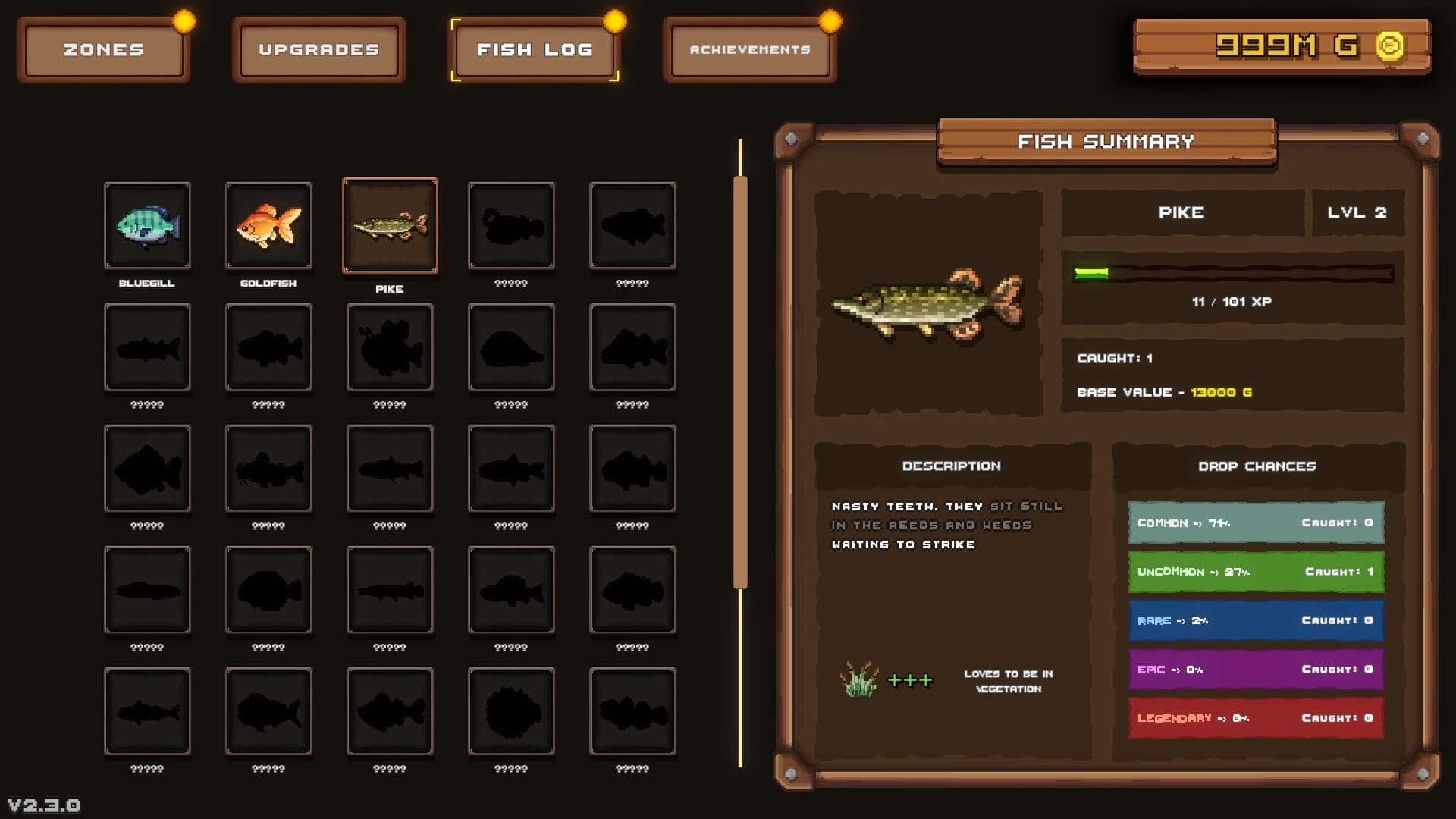The width and height of the screenshot is (1456, 819).
Task: Open the Zones panel
Action: coord(103,49)
